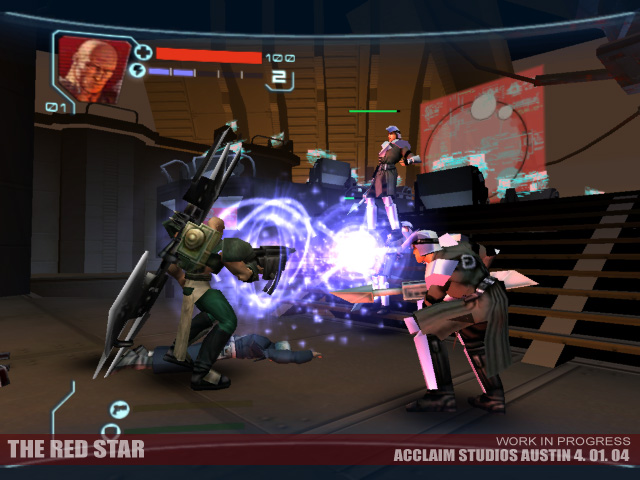Click the health cross icon
The image size is (640, 480).
coord(143,53)
